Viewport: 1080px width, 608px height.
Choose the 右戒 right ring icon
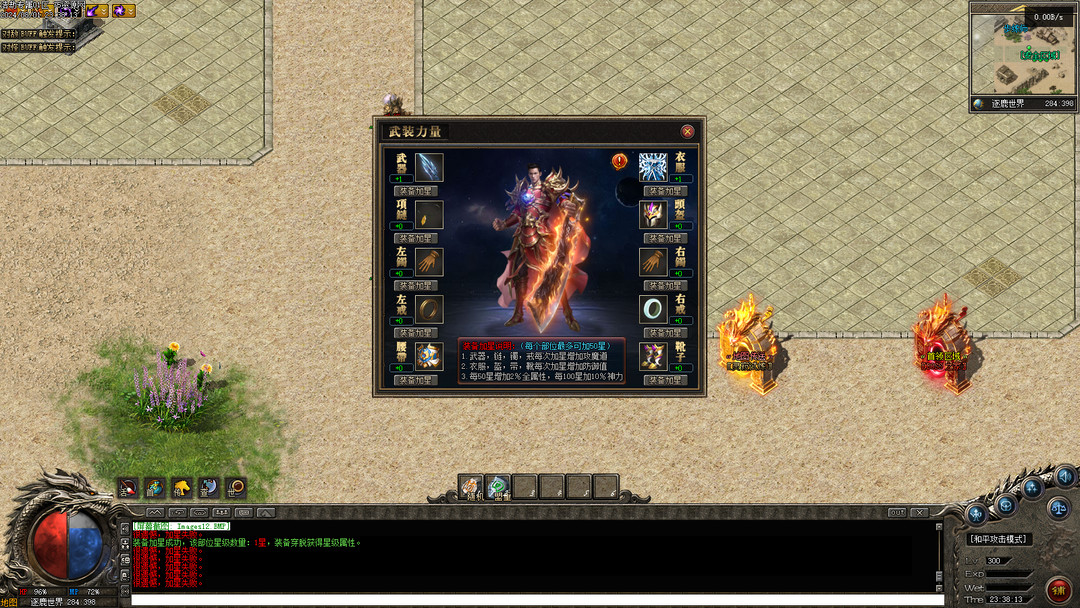click(653, 308)
